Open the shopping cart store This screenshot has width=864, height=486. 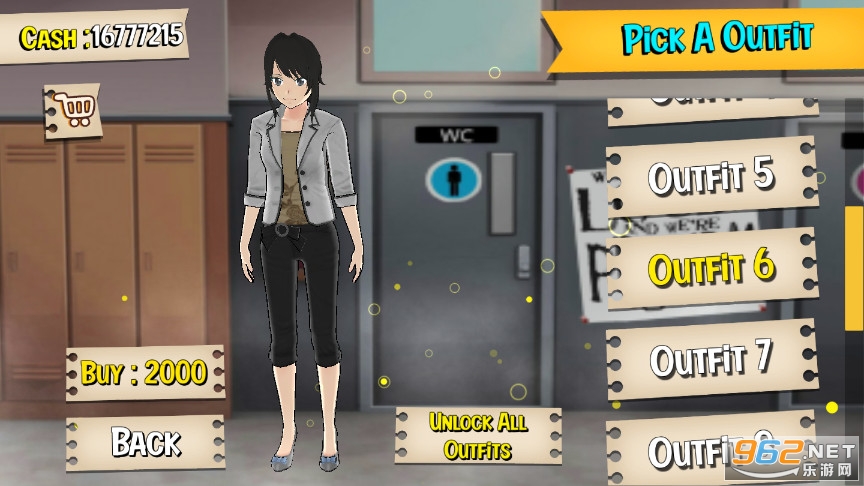(x=74, y=109)
